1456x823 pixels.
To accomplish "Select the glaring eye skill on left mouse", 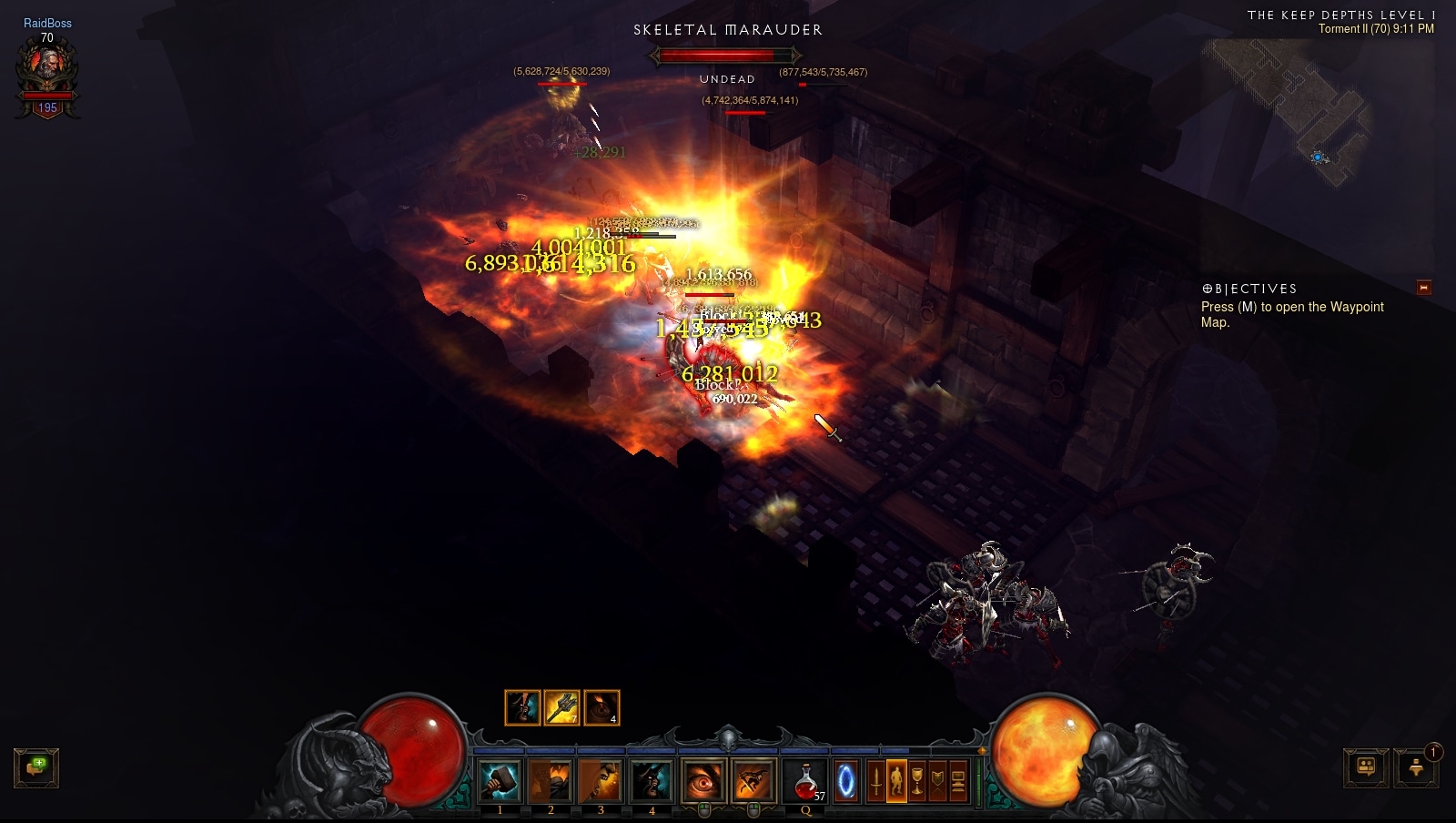I will pos(703,781).
